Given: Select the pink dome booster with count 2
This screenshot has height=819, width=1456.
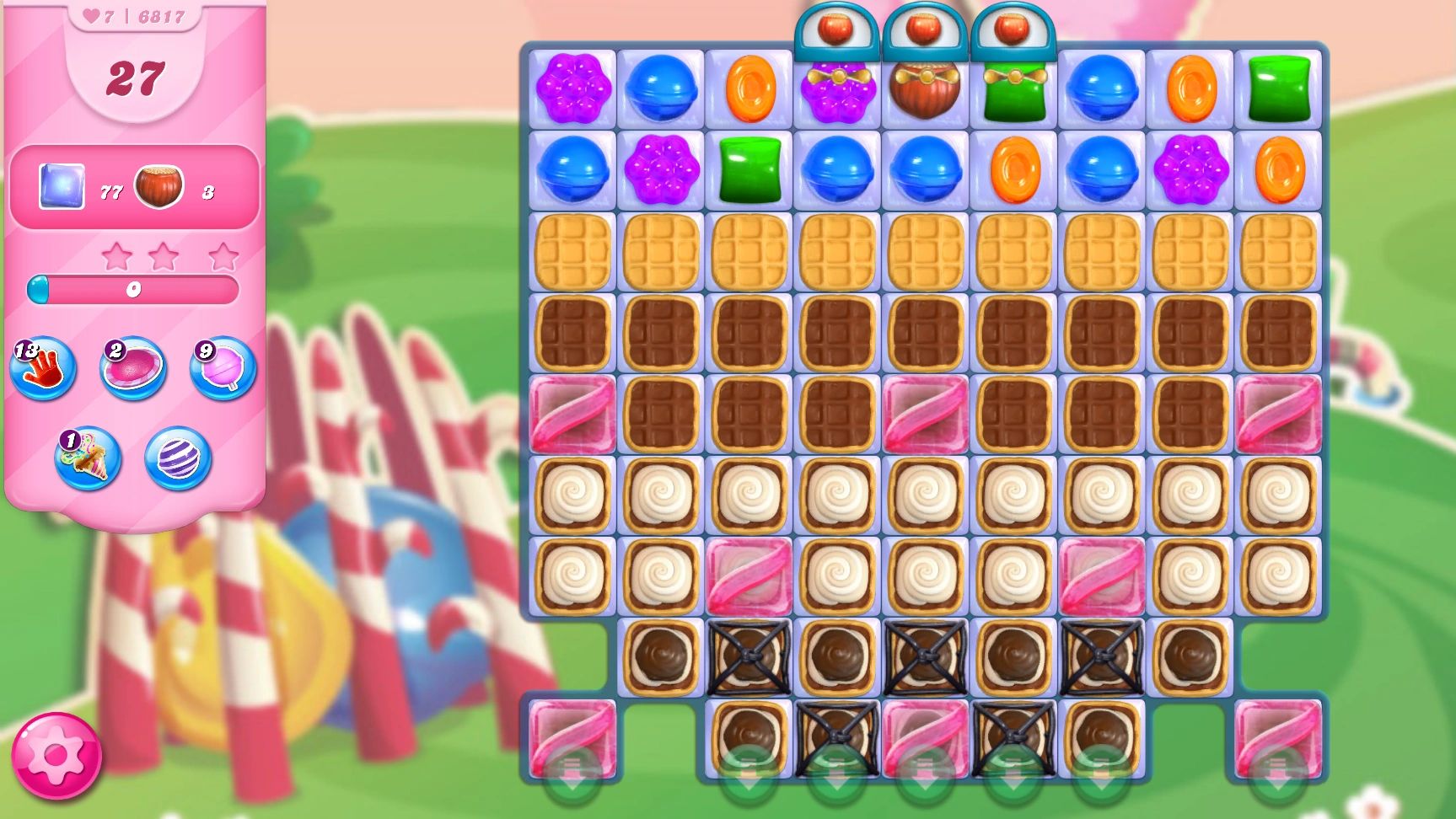Looking at the screenshot, I should 132,368.
